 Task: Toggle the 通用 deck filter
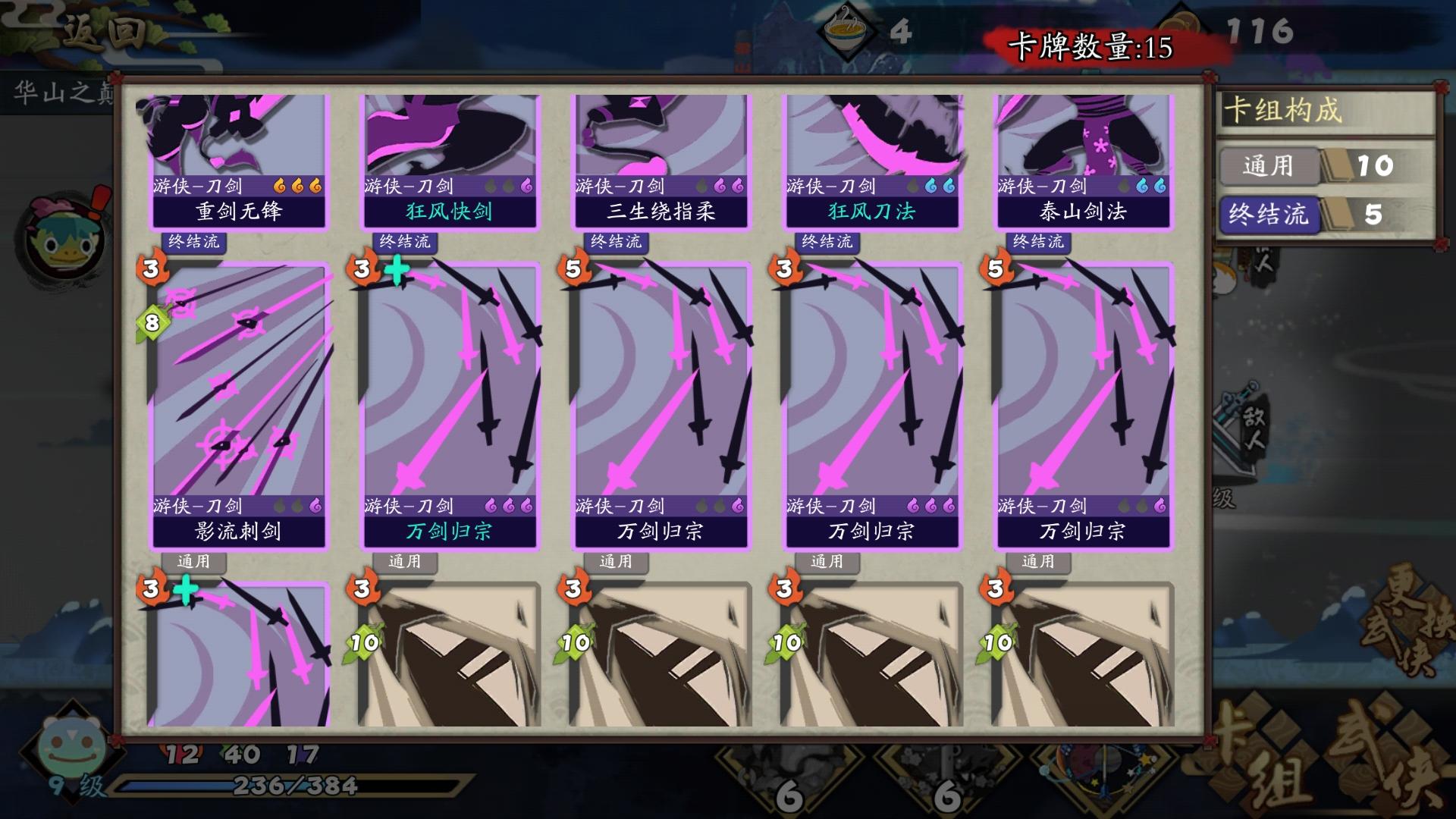pyautogui.click(x=1268, y=166)
